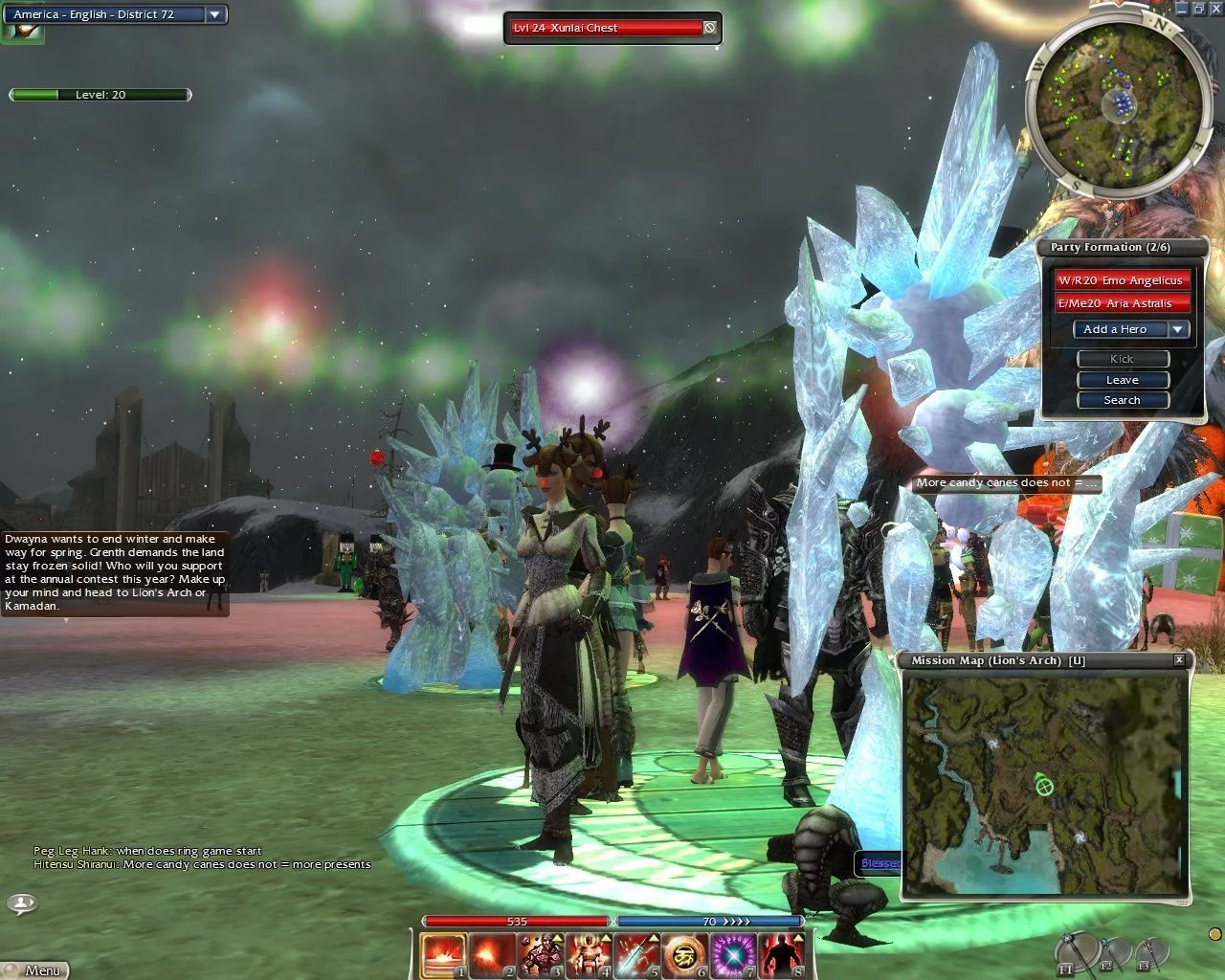Open the district selection dropdown

[214, 14]
